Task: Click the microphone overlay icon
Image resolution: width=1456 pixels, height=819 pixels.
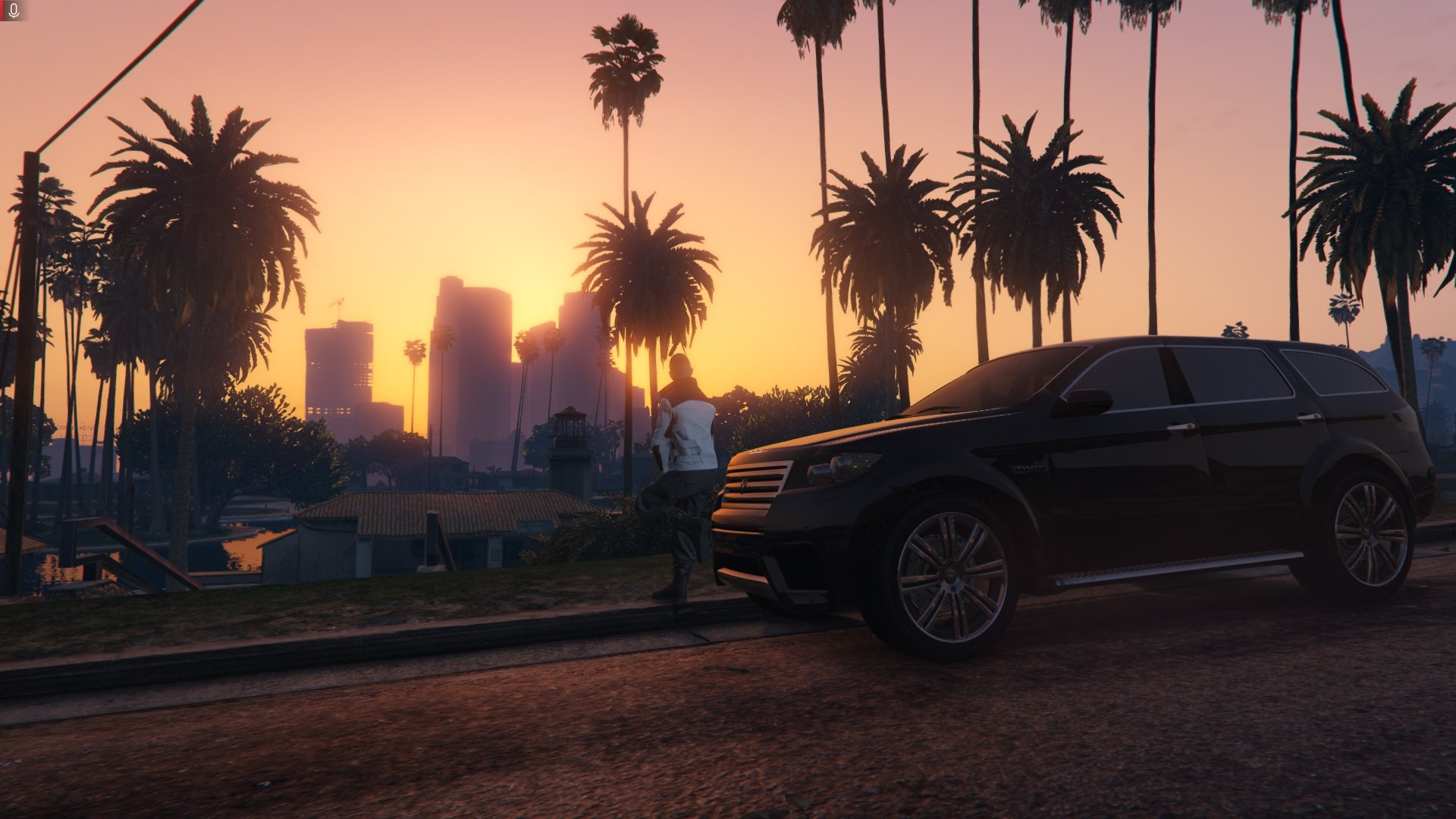Action: pos(14,10)
